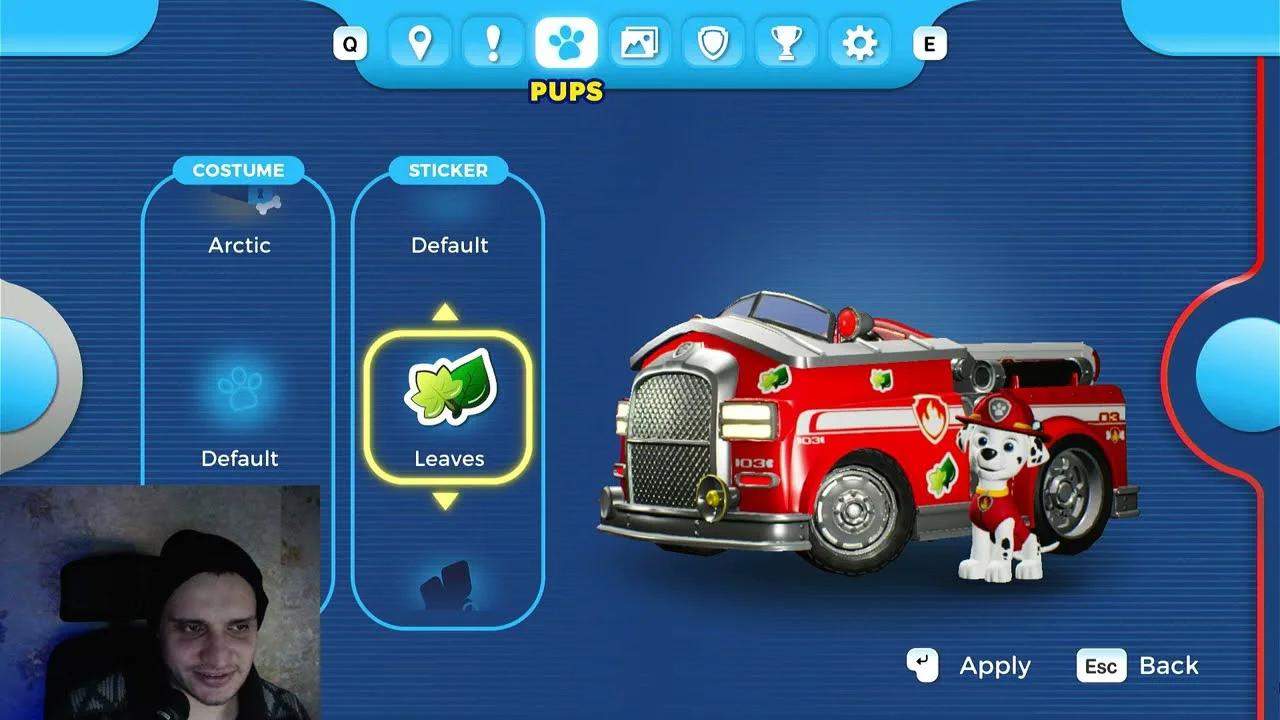Click Back to exit the sticker menu
Image resolution: width=1280 pixels, height=720 pixels.
tap(1140, 665)
